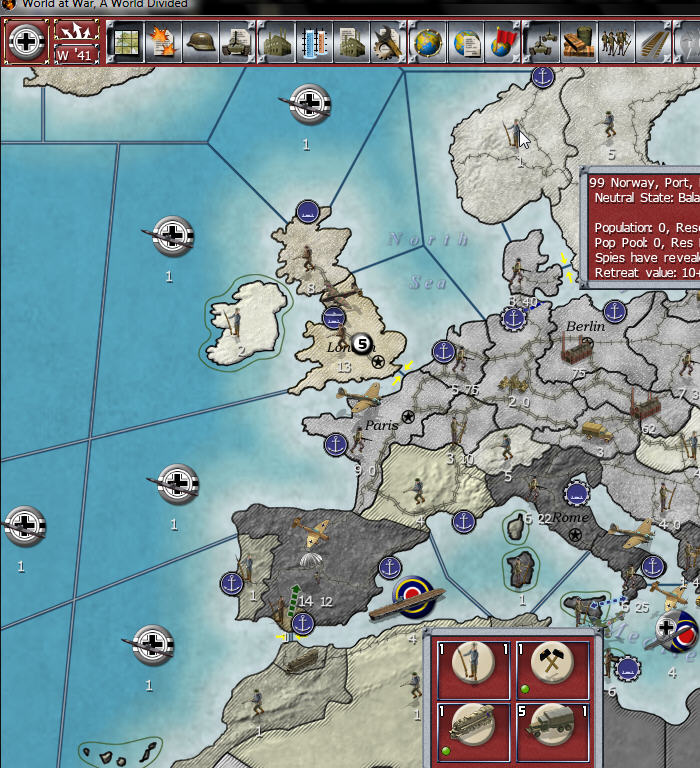Select the globe with red flag icon

[501, 42]
